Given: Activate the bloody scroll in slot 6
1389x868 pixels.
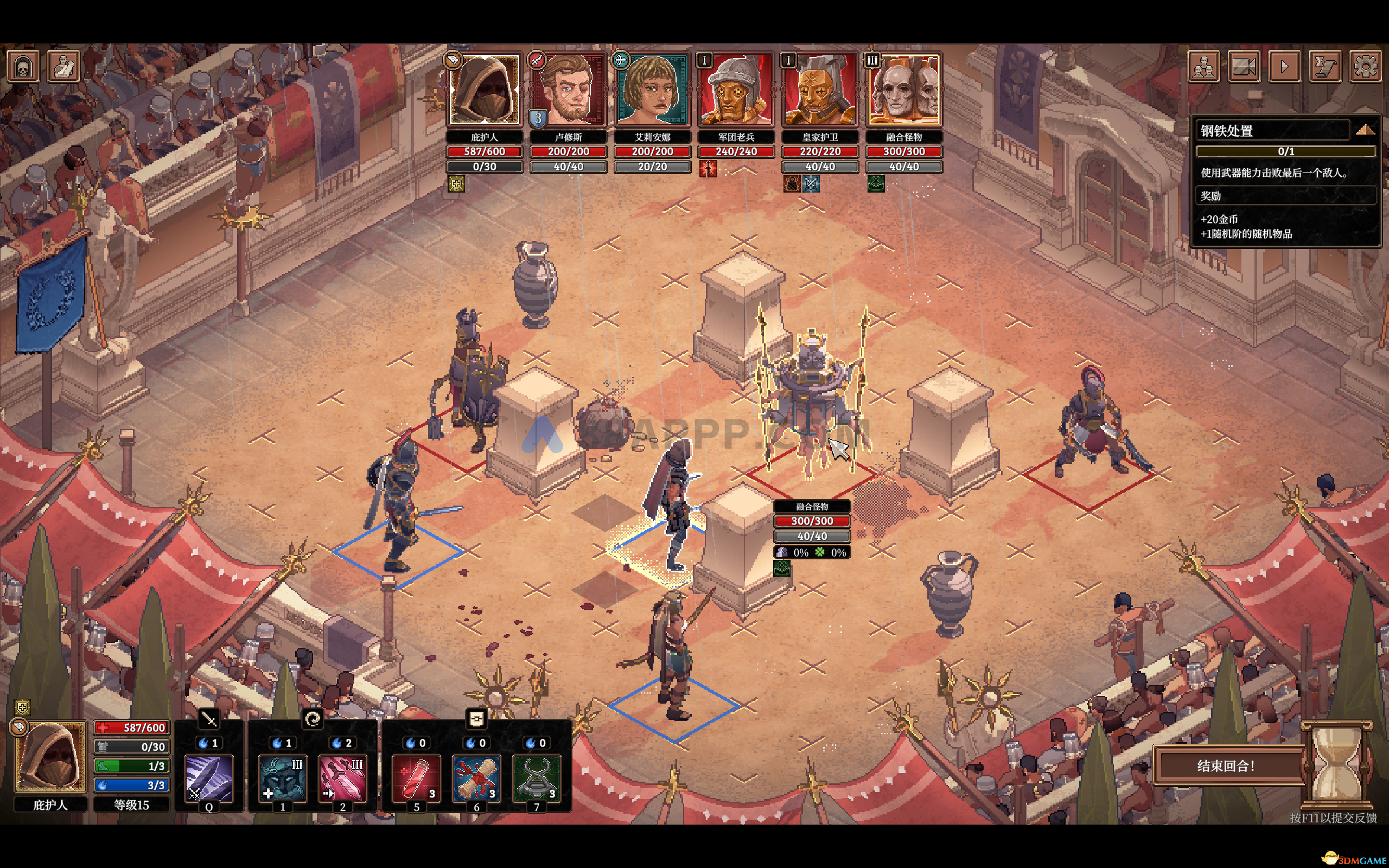Looking at the screenshot, I should click(x=476, y=778).
